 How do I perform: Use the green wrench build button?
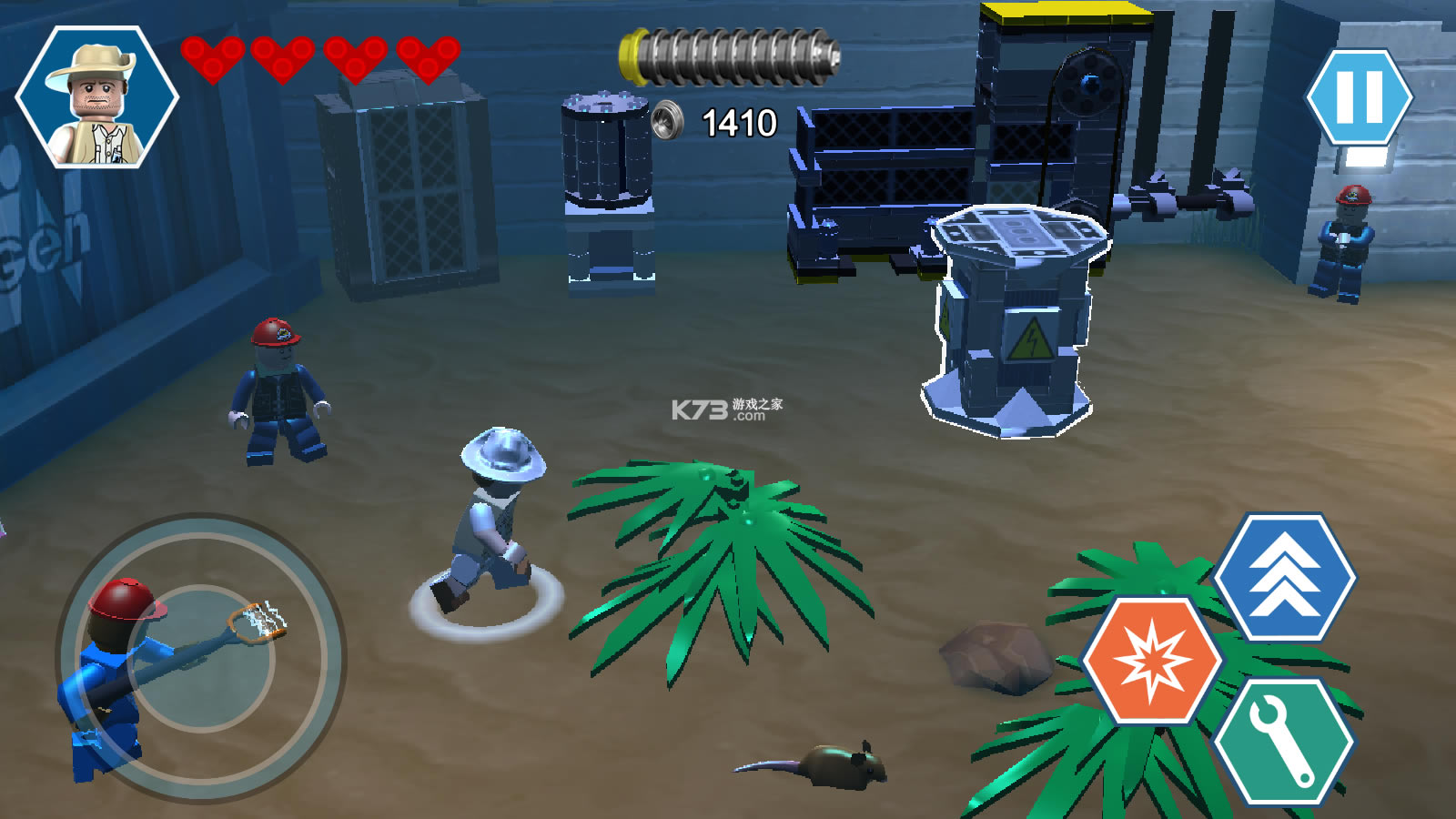coord(1283,742)
